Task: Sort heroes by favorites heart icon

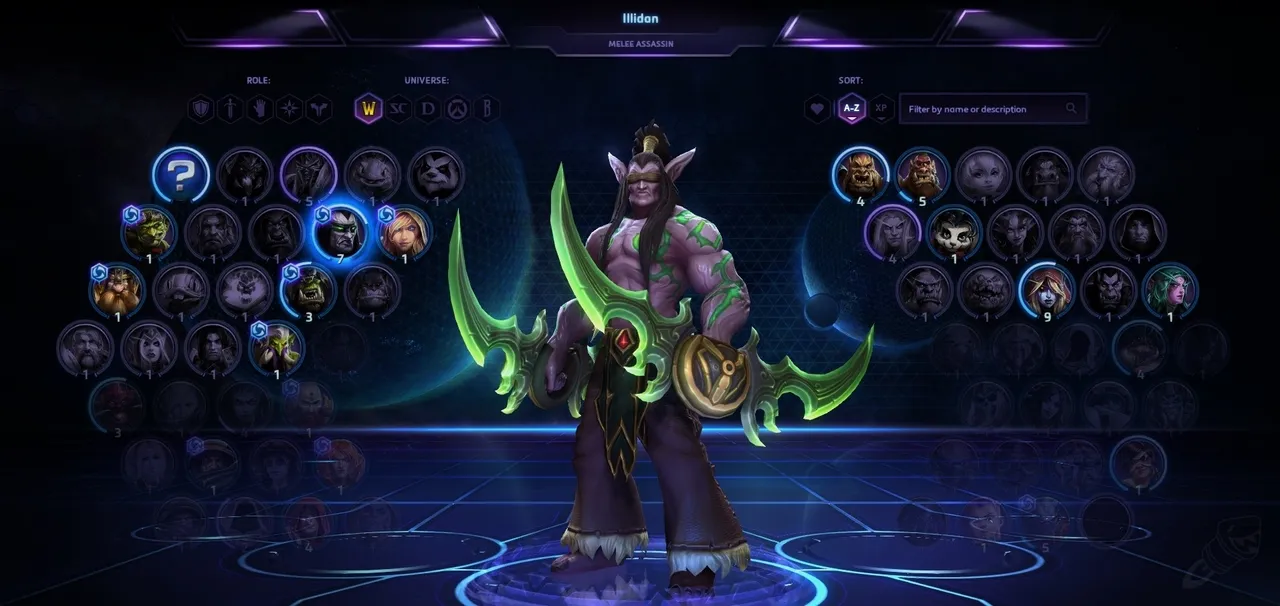Action: coord(818,108)
